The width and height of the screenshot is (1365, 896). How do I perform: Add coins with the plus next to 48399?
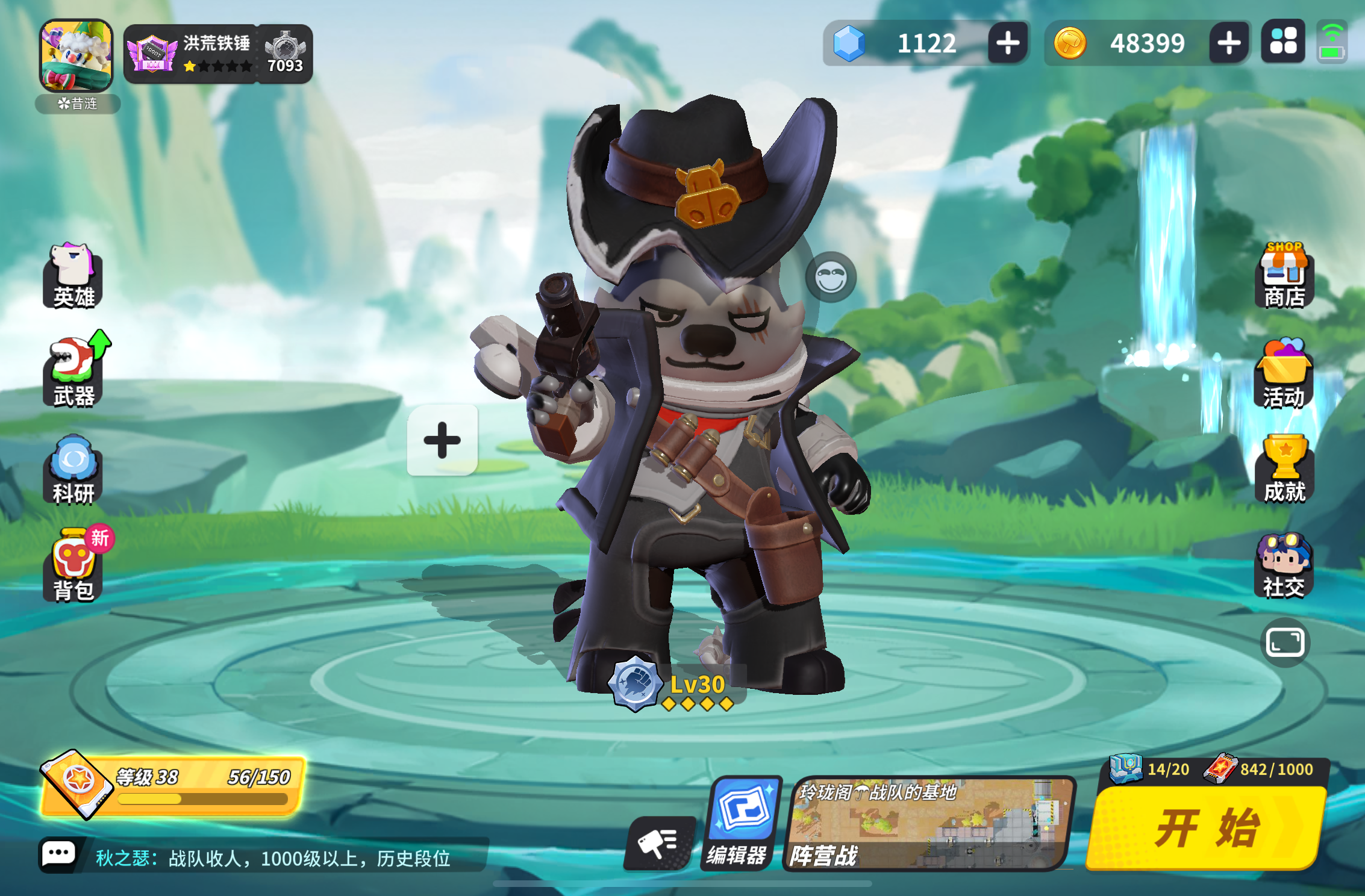coord(1229,43)
